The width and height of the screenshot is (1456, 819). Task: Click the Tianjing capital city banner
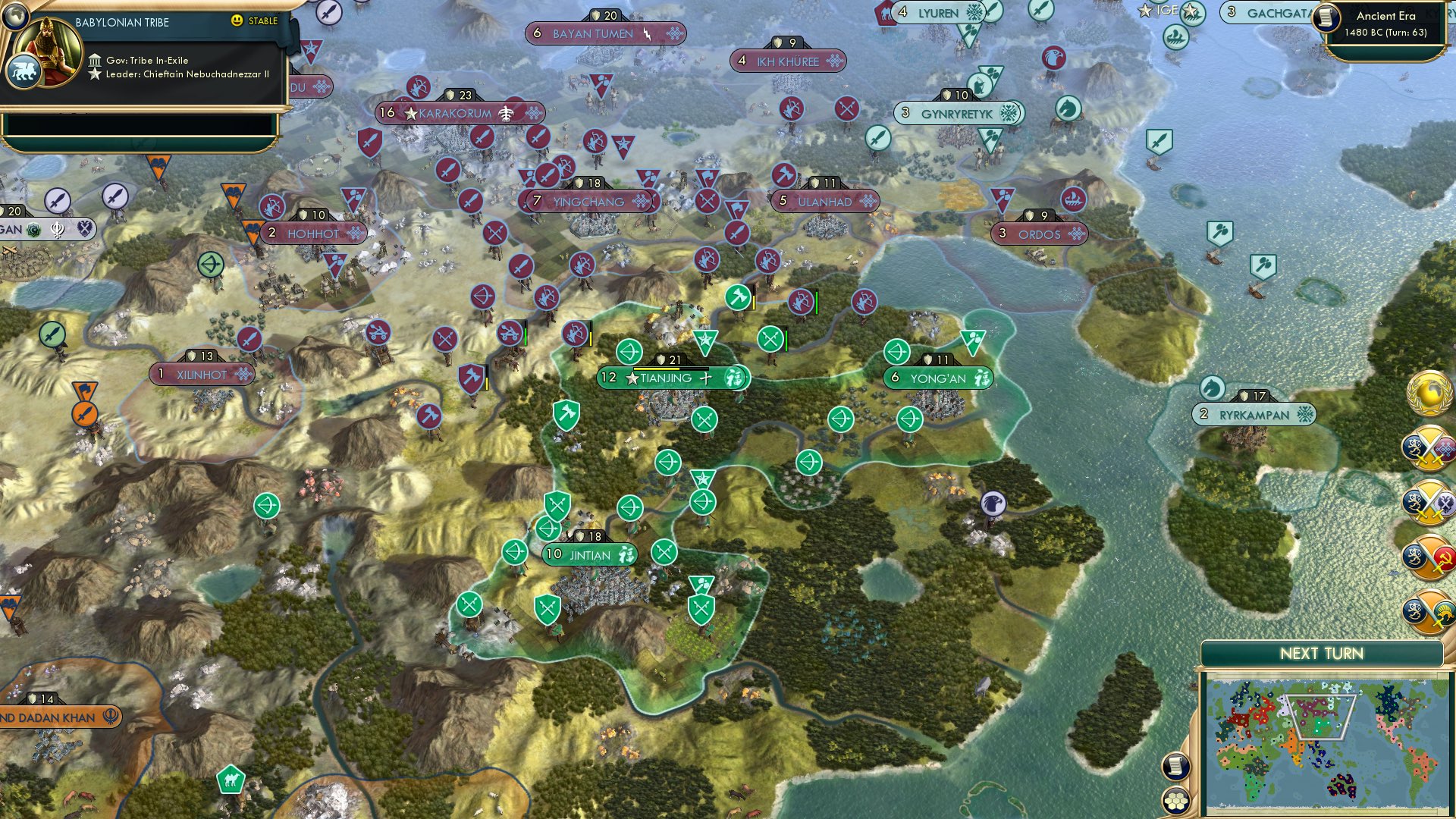667,376
